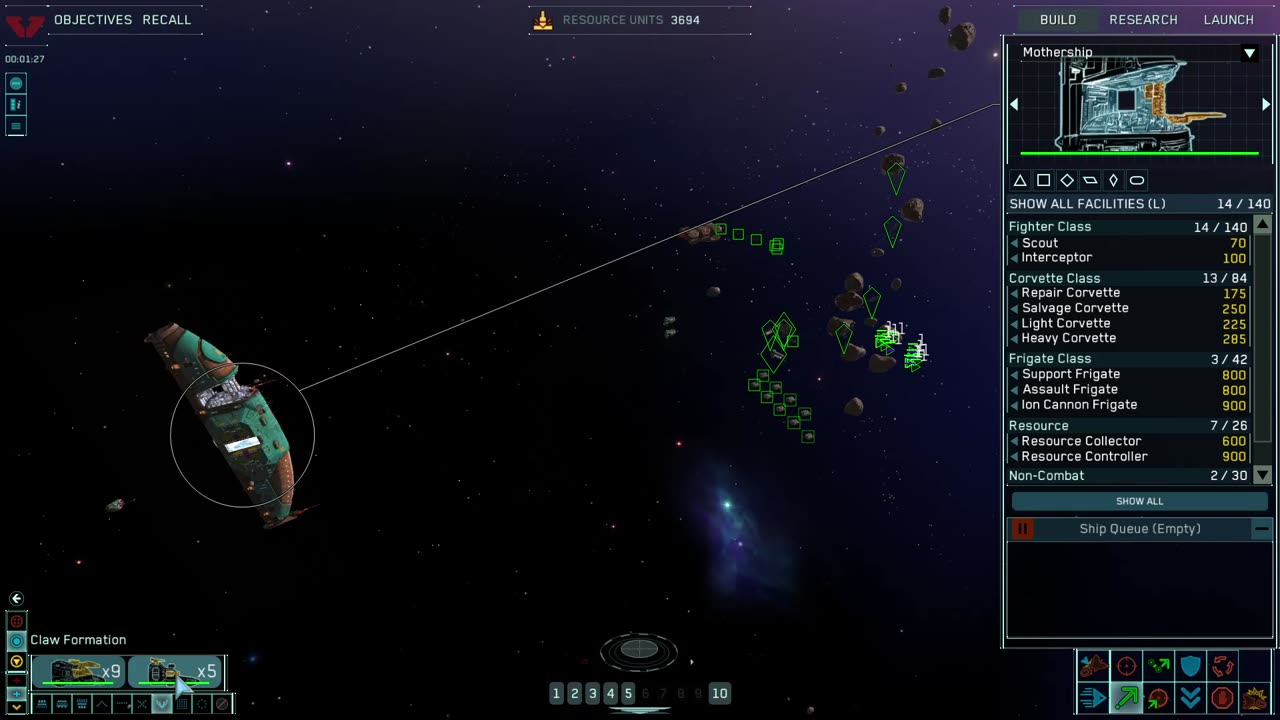
Task: Switch to the Research tab
Action: pos(1143,20)
